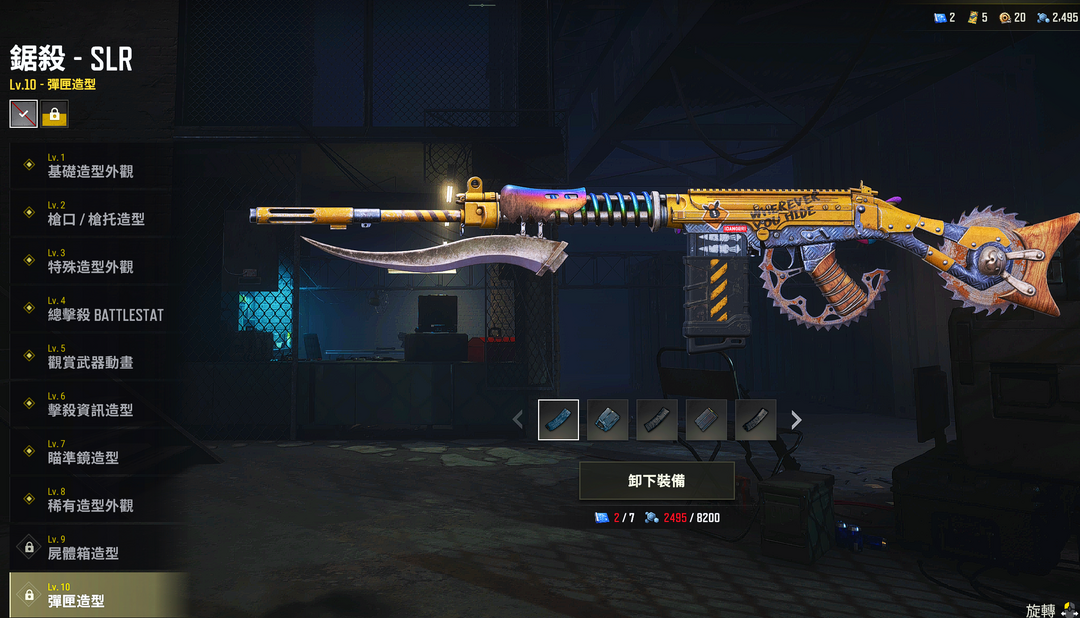Screen dimensions: 1080x618
Task: Pick the flat square gray magazine thumbnail
Action: [x=706, y=420]
